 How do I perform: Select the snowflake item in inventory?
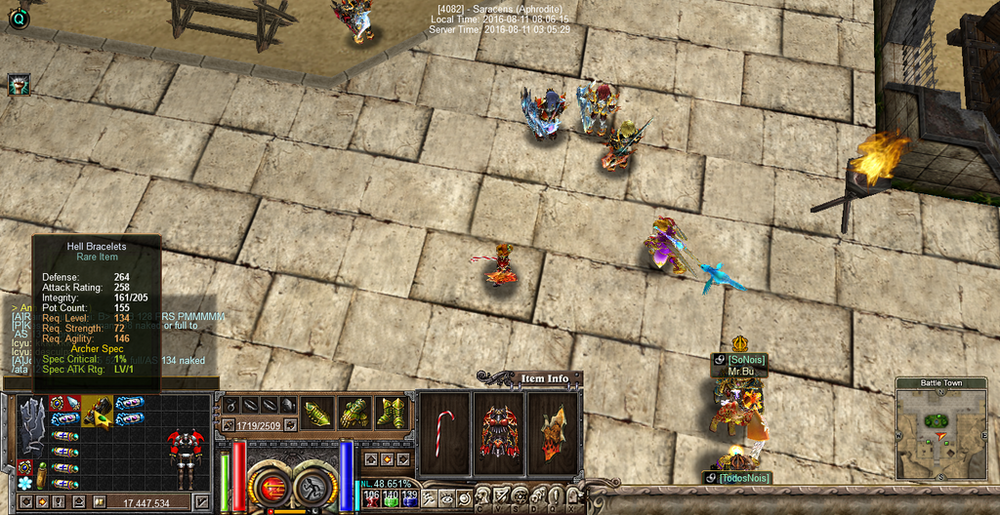click(x=25, y=482)
